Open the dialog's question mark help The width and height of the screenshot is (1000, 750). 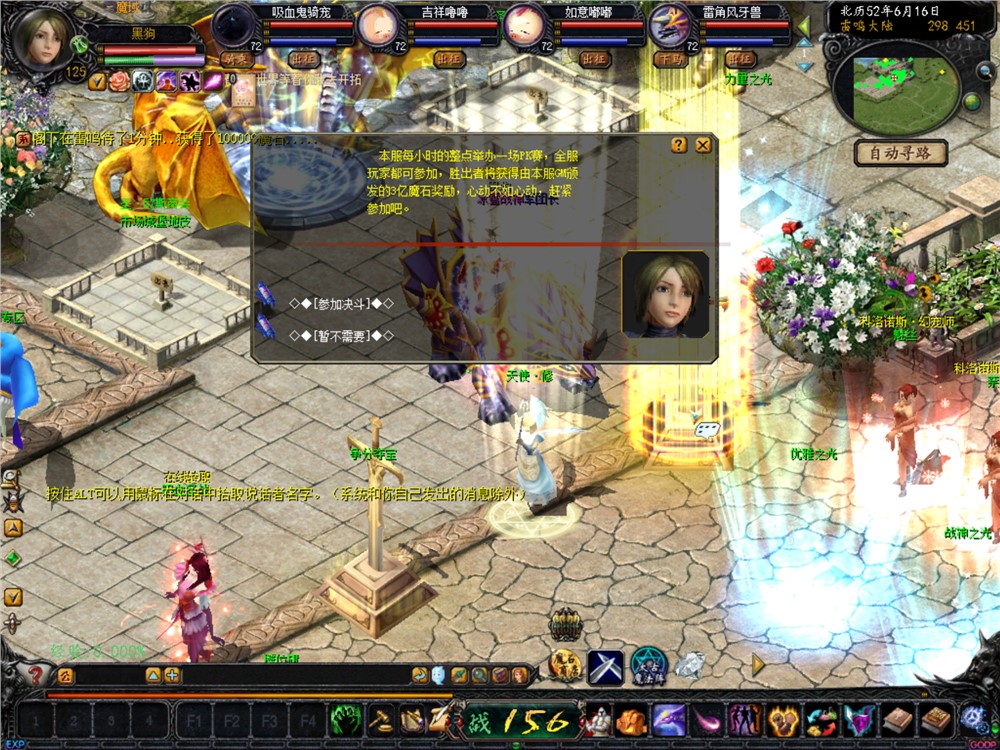679,145
